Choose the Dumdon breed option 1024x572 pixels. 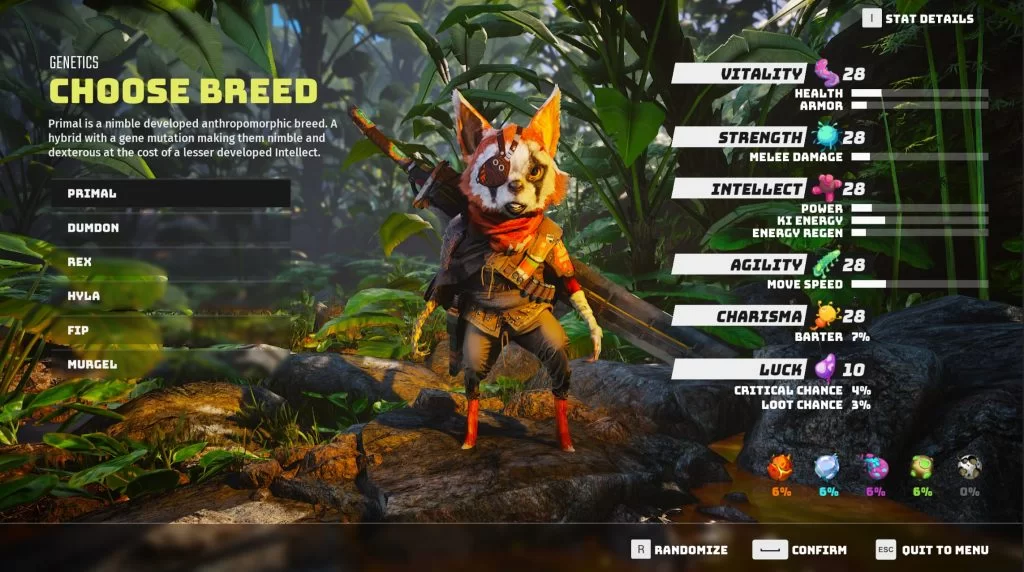(170, 228)
